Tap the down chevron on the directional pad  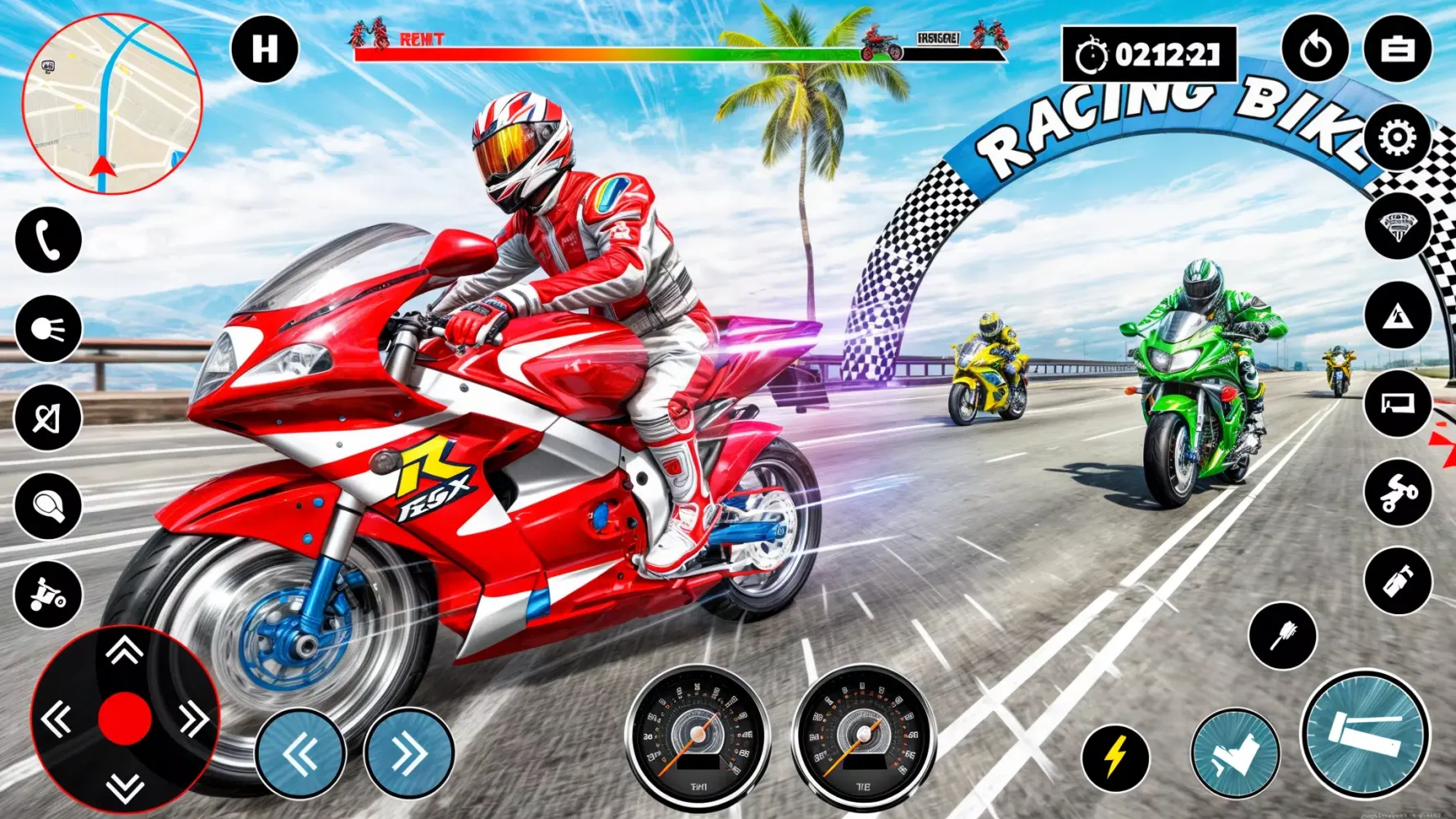(124, 788)
